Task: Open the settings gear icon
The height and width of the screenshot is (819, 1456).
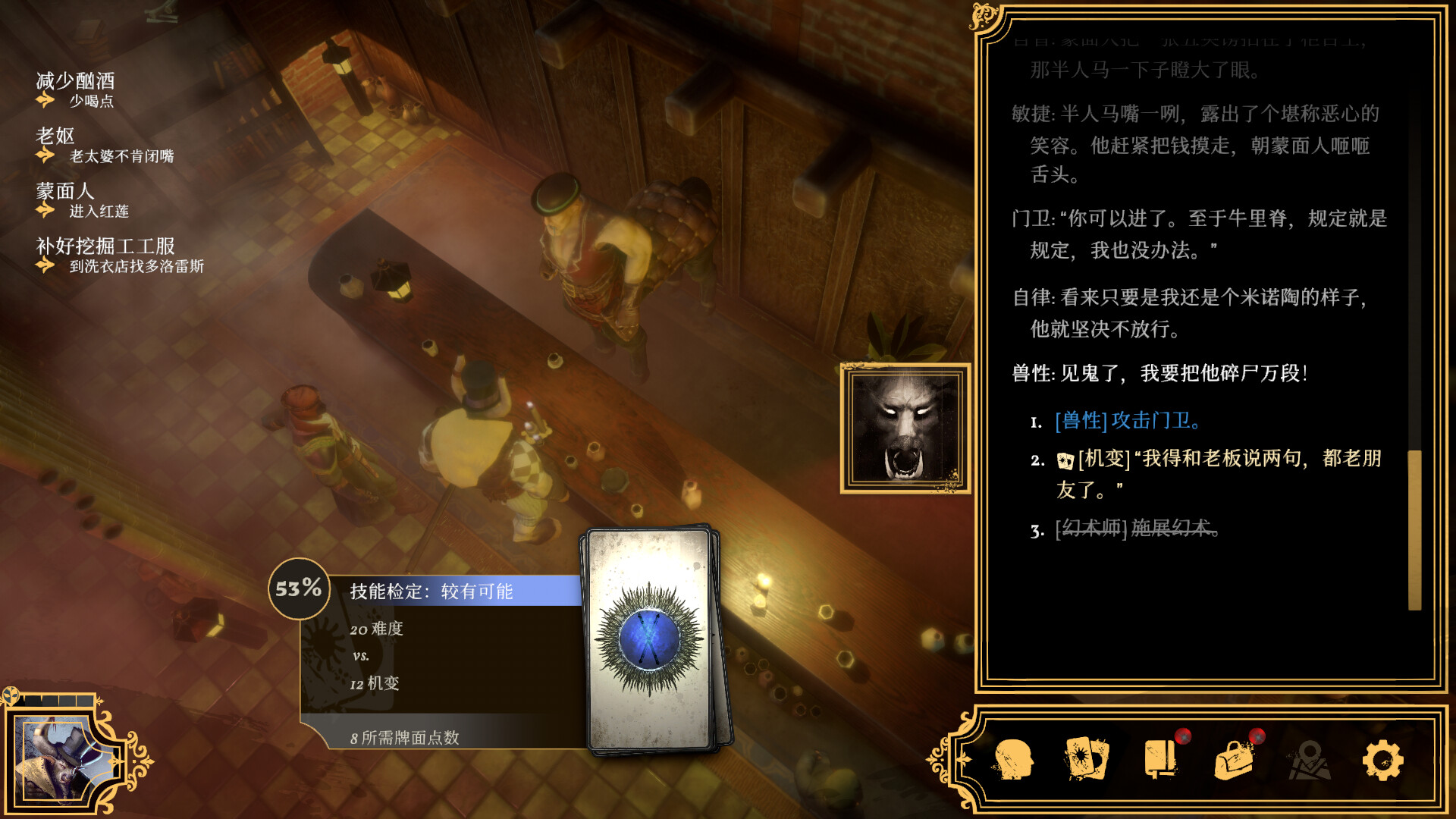Action: click(x=1382, y=761)
